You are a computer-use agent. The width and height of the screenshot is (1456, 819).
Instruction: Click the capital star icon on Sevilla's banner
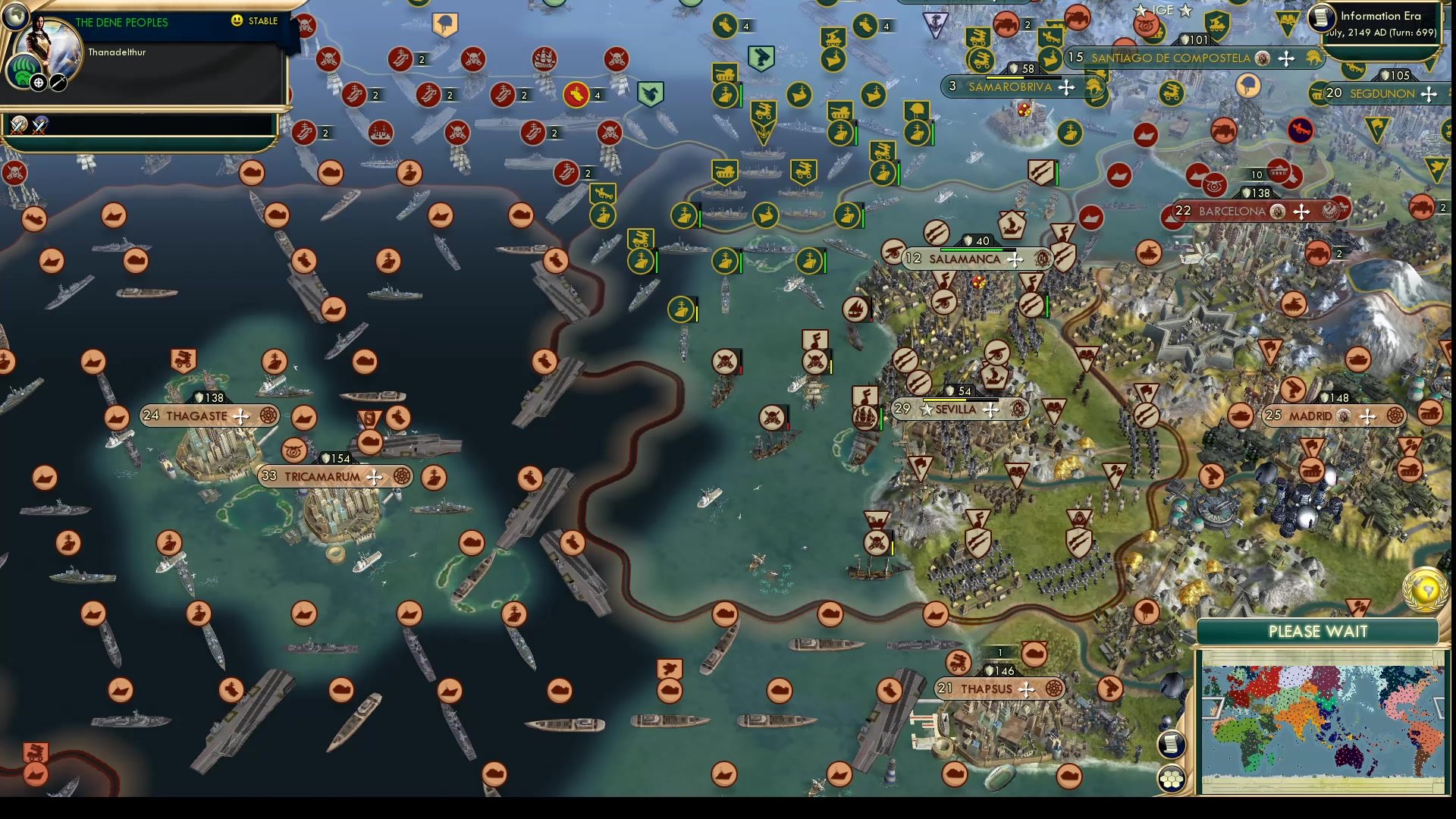click(x=927, y=409)
